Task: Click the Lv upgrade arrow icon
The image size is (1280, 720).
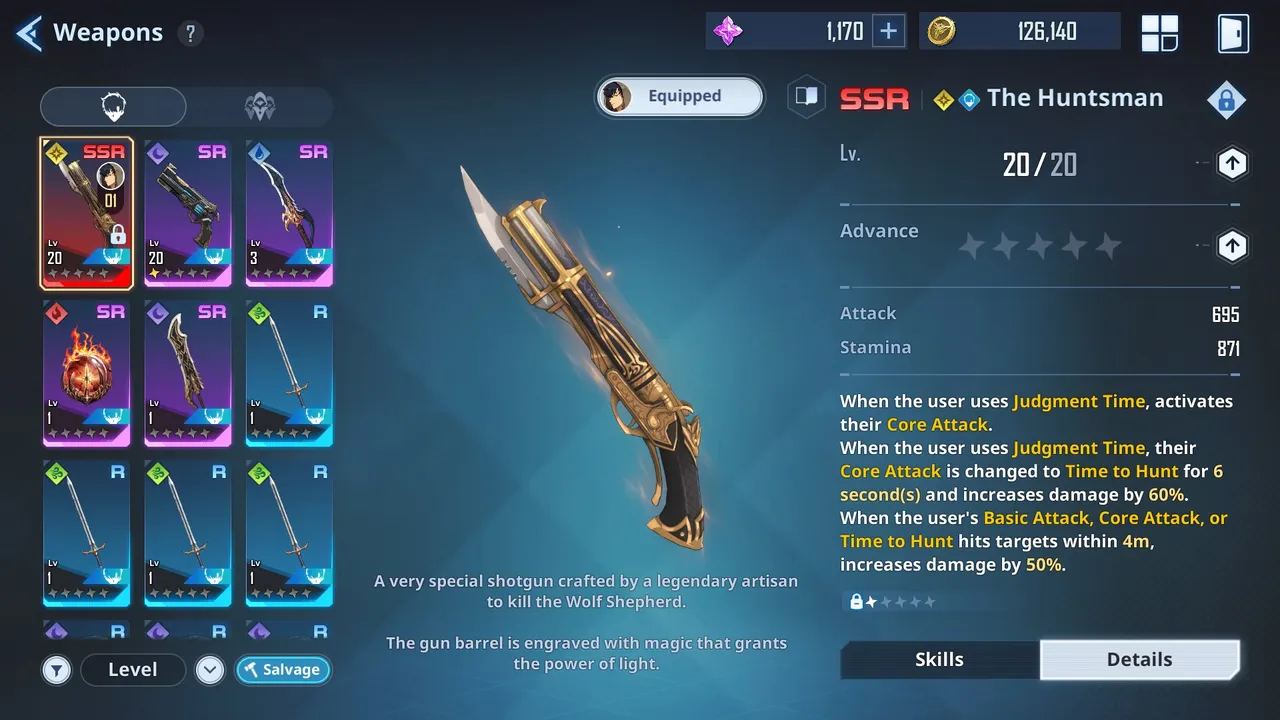Action: 1232,163
